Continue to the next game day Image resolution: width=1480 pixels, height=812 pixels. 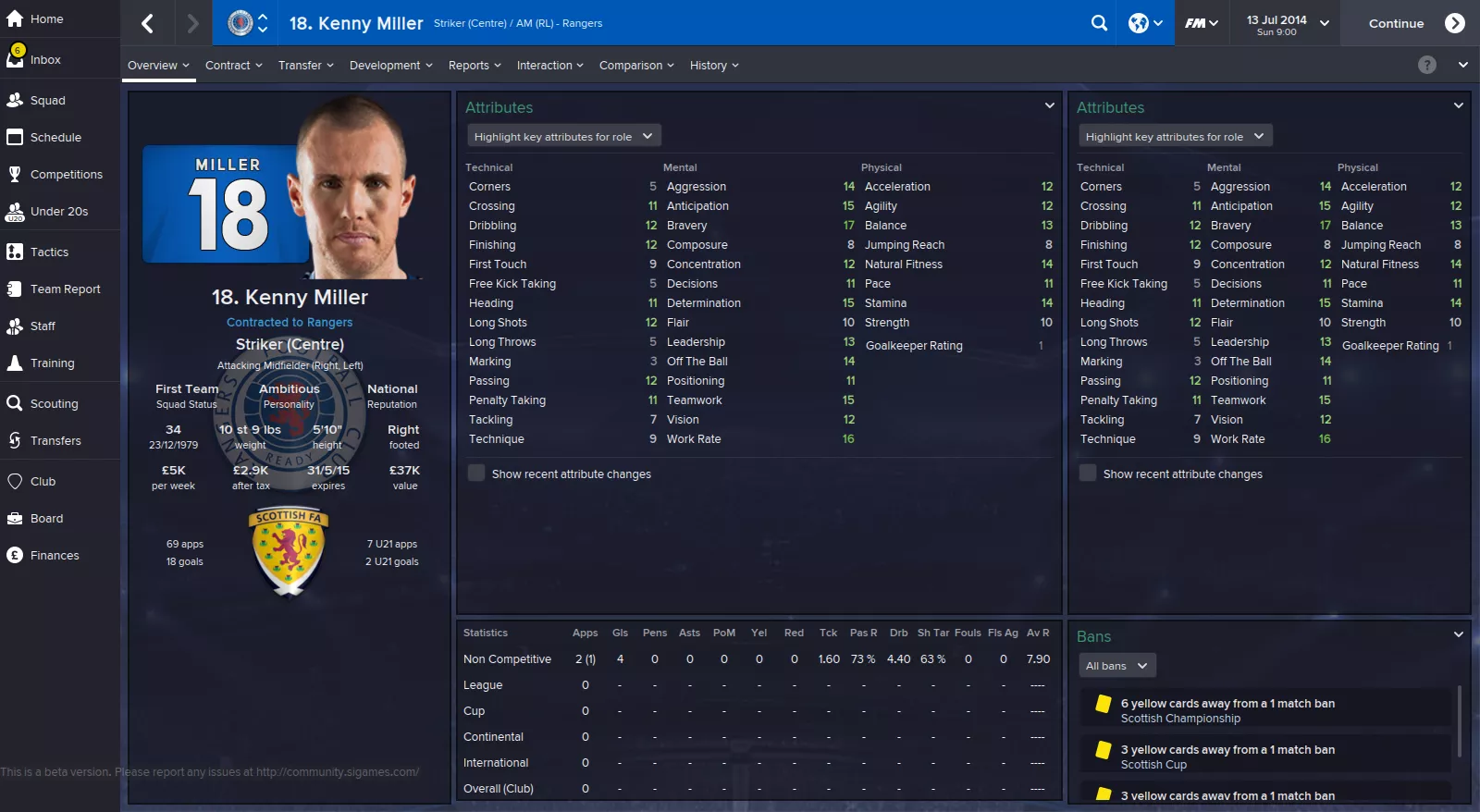pyautogui.click(x=1414, y=23)
